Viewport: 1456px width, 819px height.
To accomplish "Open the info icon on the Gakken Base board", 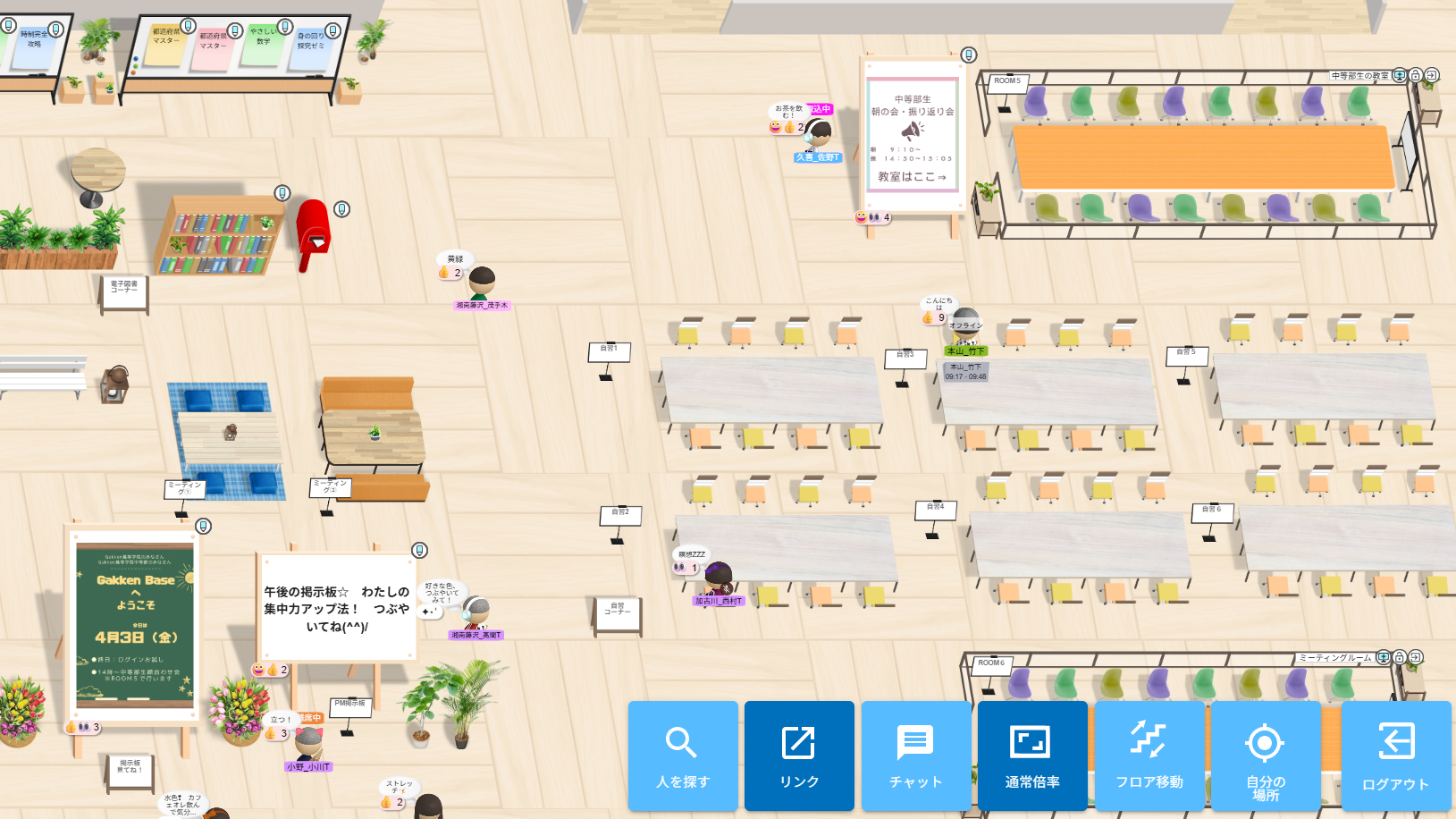I will tap(204, 526).
